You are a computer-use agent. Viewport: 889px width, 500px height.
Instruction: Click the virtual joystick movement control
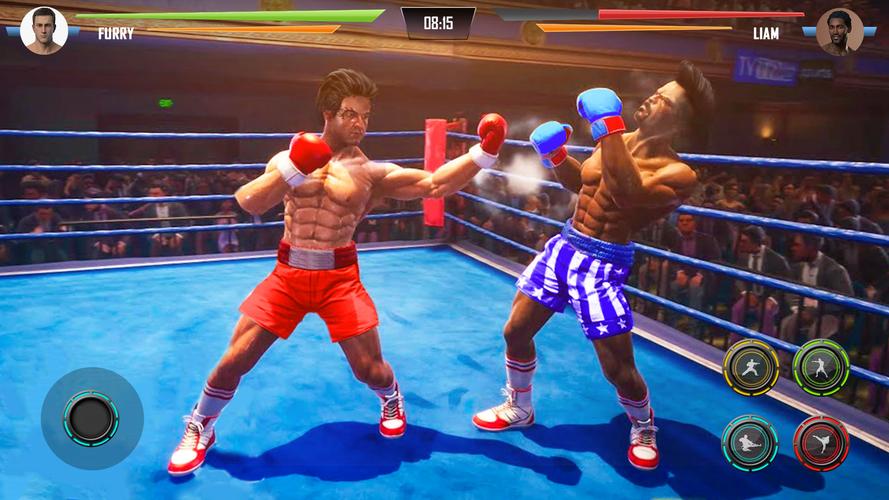coord(91,418)
